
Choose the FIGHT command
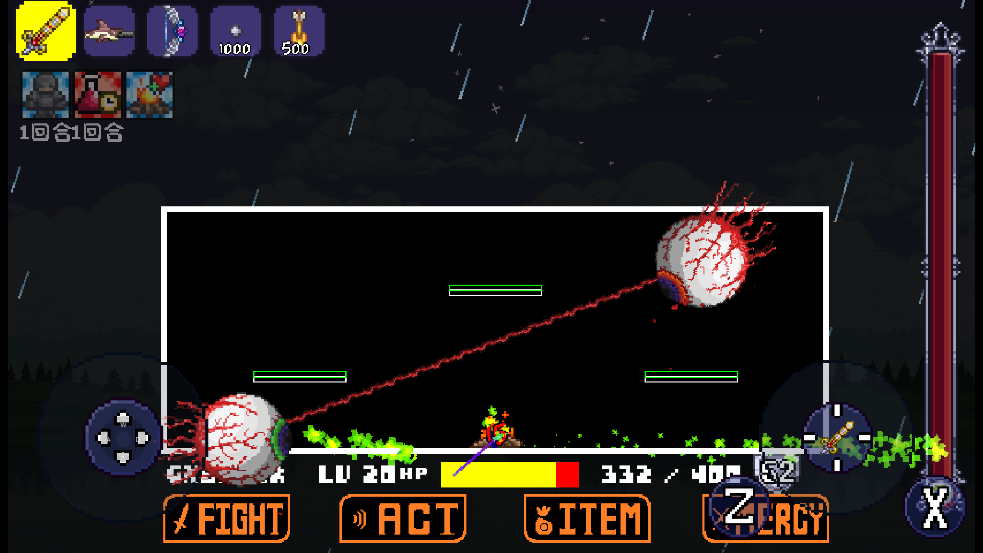(x=227, y=519)
